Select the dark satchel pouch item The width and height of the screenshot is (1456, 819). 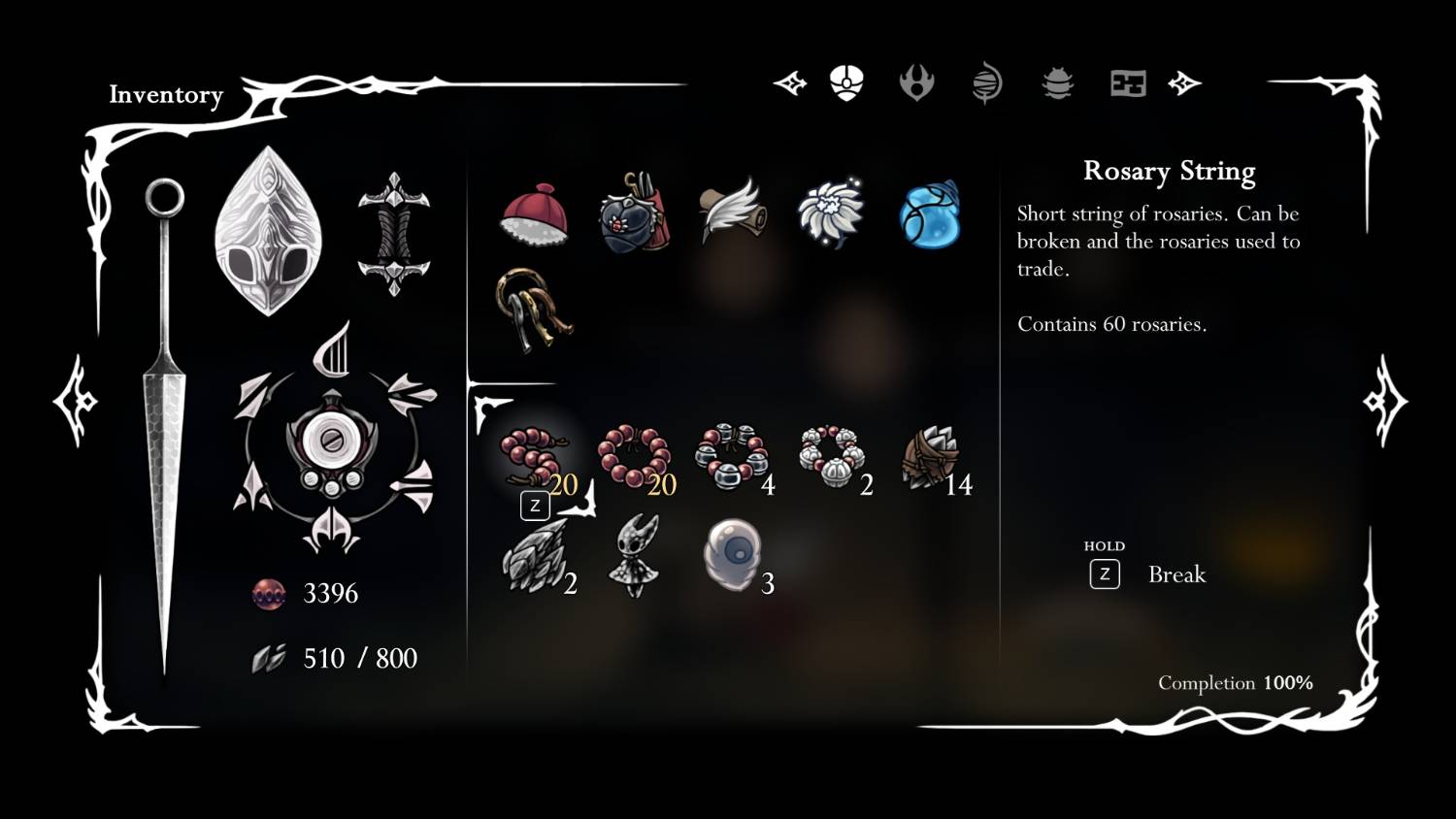click(635, 213)
